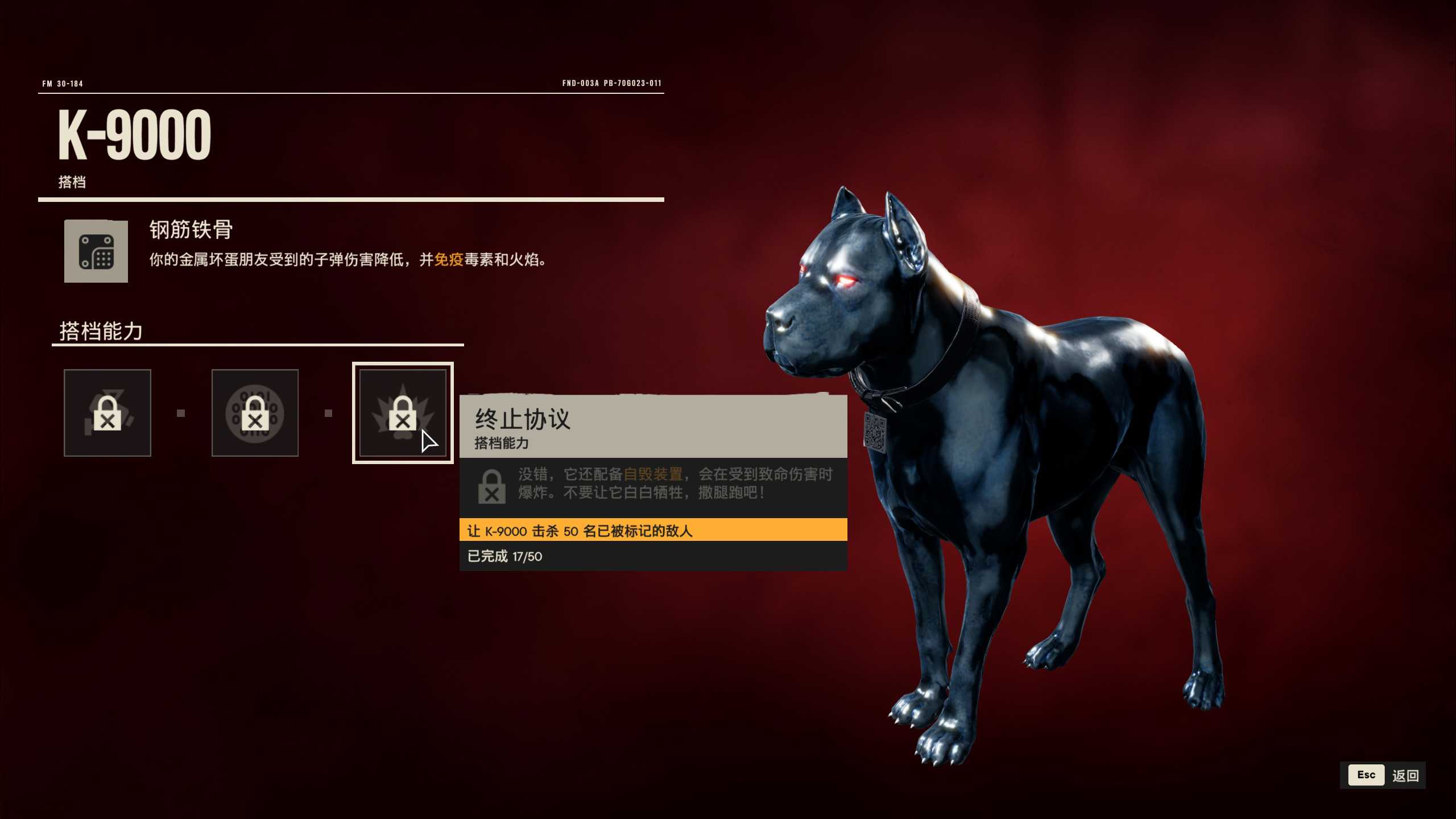The width and height of the screenshot is (1456, 819).
Task: Collapse the 搭档能力 section header
Action: 102,330
